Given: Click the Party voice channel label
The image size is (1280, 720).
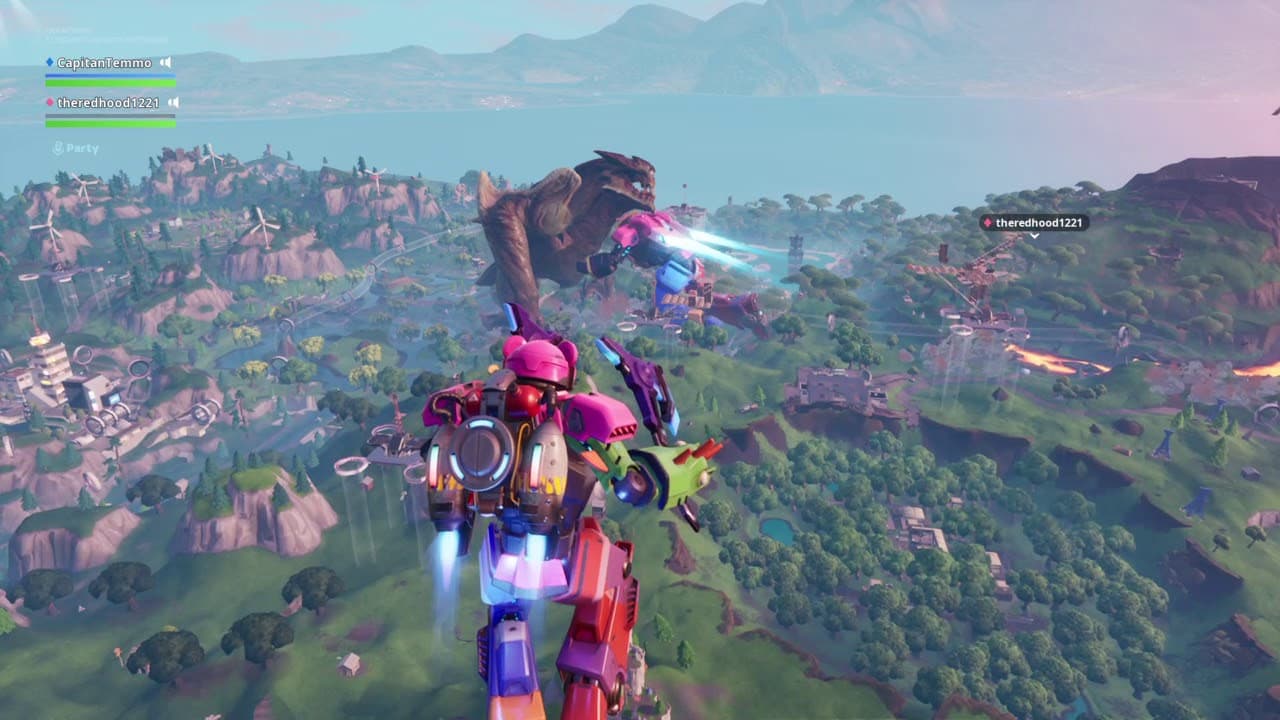Looking at the screenshot, I should pos(82,148).
